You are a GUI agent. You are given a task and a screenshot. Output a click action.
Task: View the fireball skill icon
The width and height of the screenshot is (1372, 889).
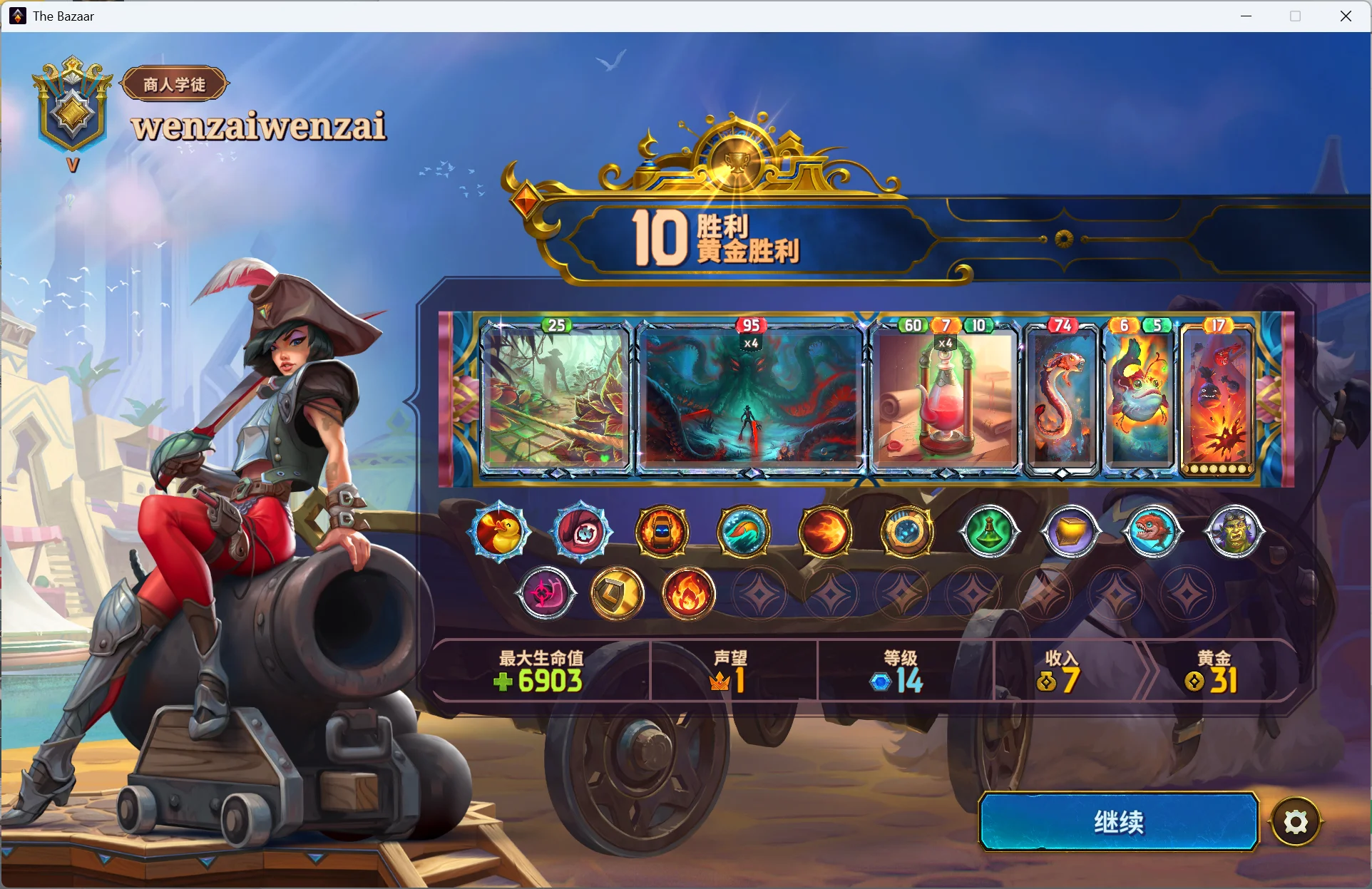pyautogui.click(x=825, y=532)
